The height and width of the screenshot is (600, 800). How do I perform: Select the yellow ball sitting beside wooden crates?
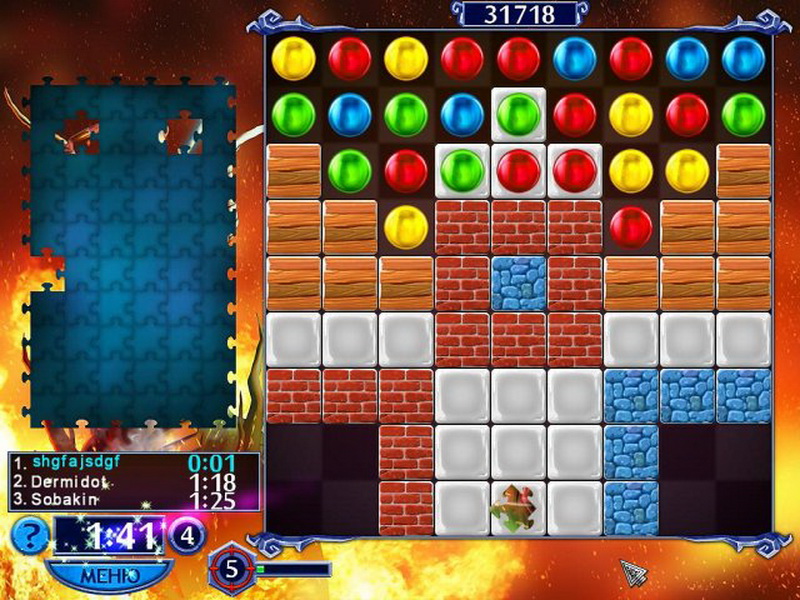[405, 226]
